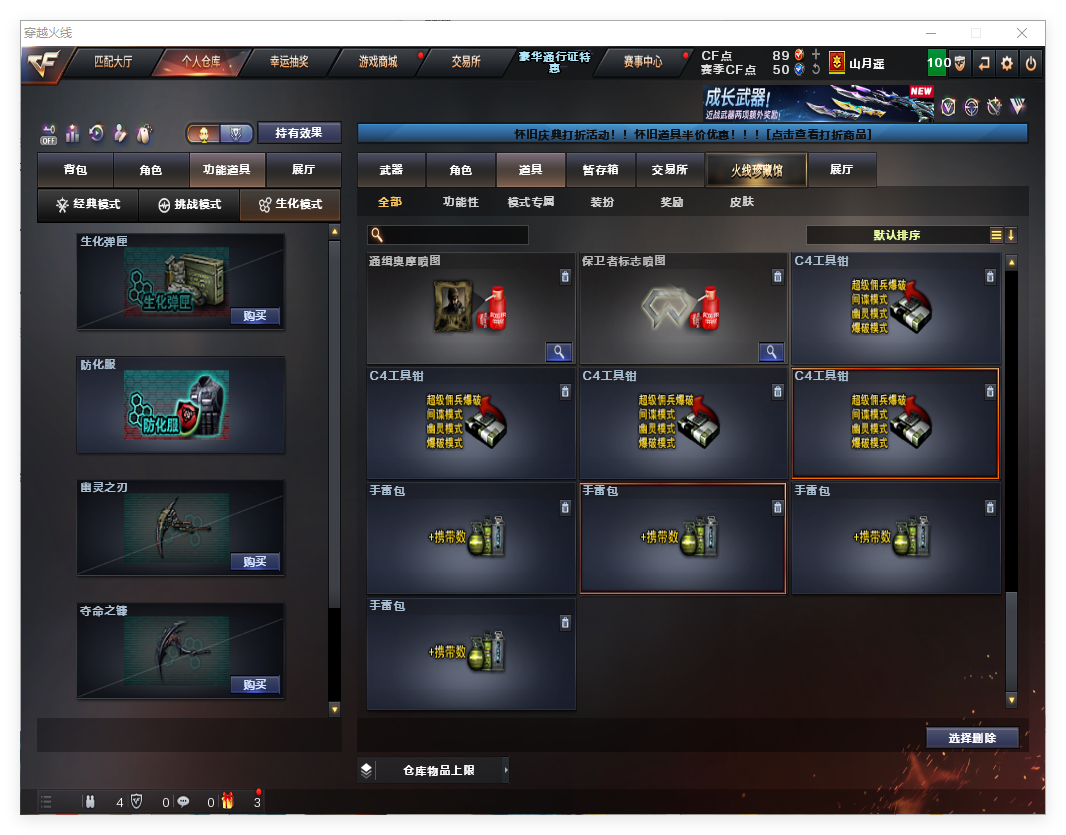
Task: Go to the 幸运抽奖 lucky draw
Action: (x=289, y=62)
